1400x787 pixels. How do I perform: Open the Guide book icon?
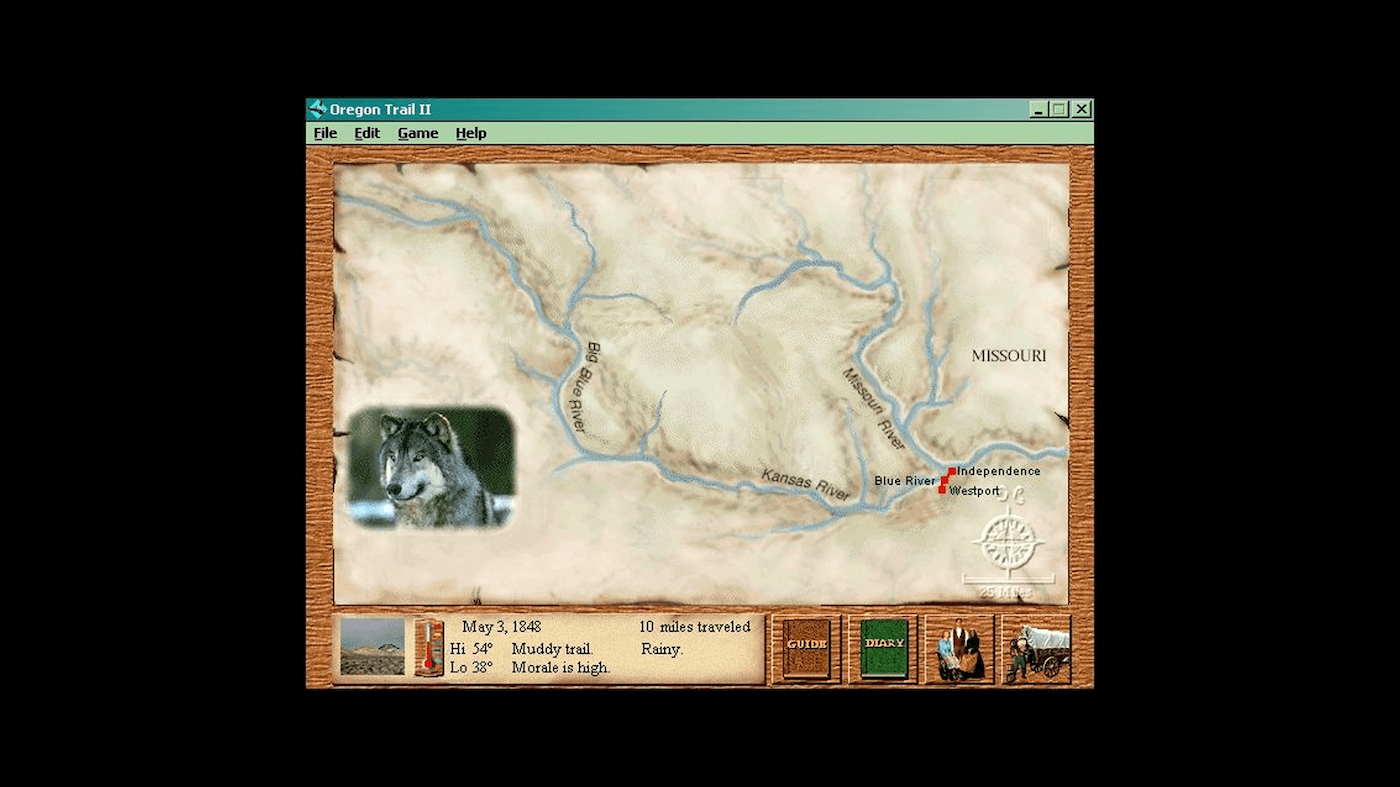point(805,648)
